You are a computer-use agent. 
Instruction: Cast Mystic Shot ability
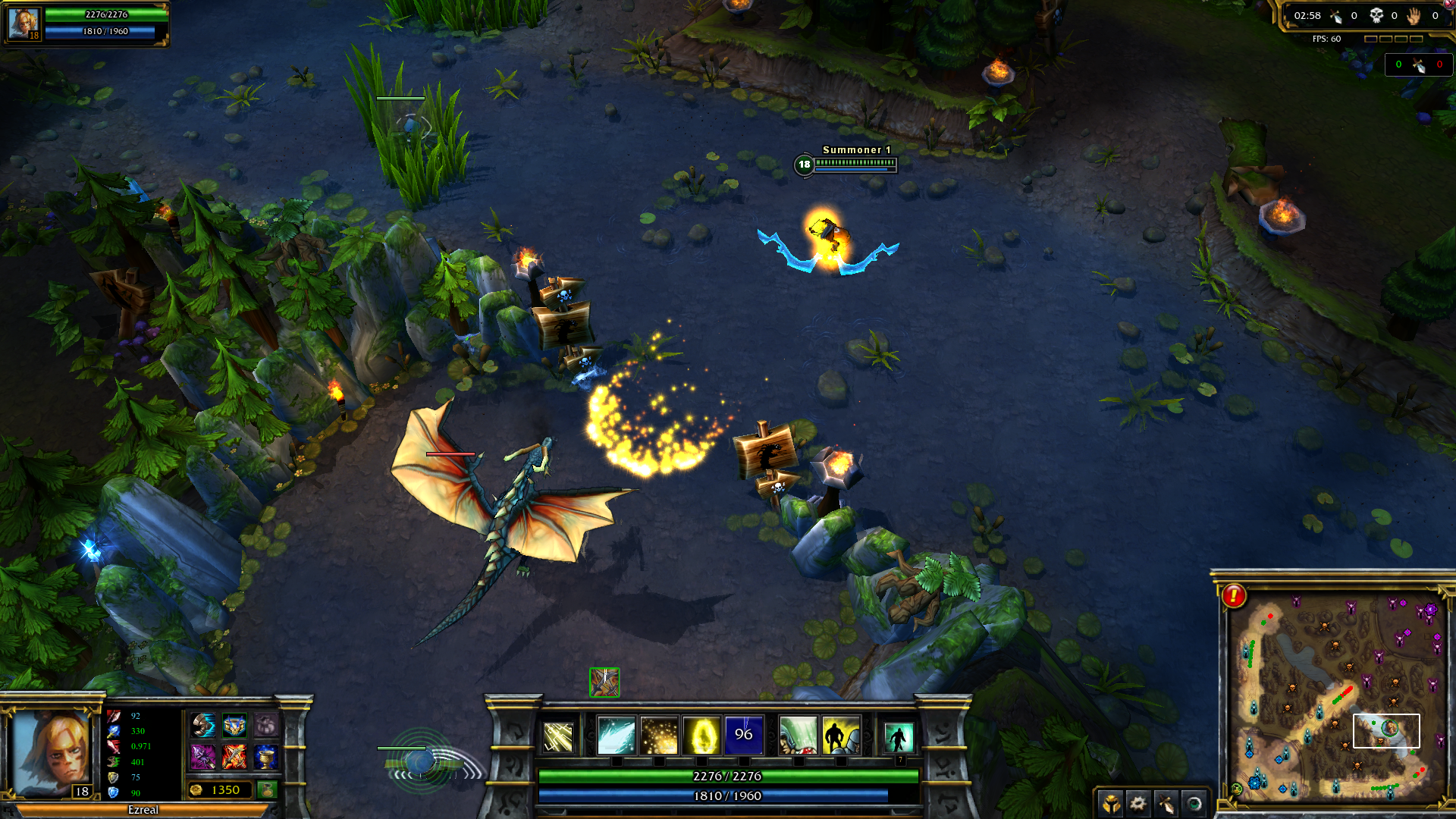click(617, 736)
